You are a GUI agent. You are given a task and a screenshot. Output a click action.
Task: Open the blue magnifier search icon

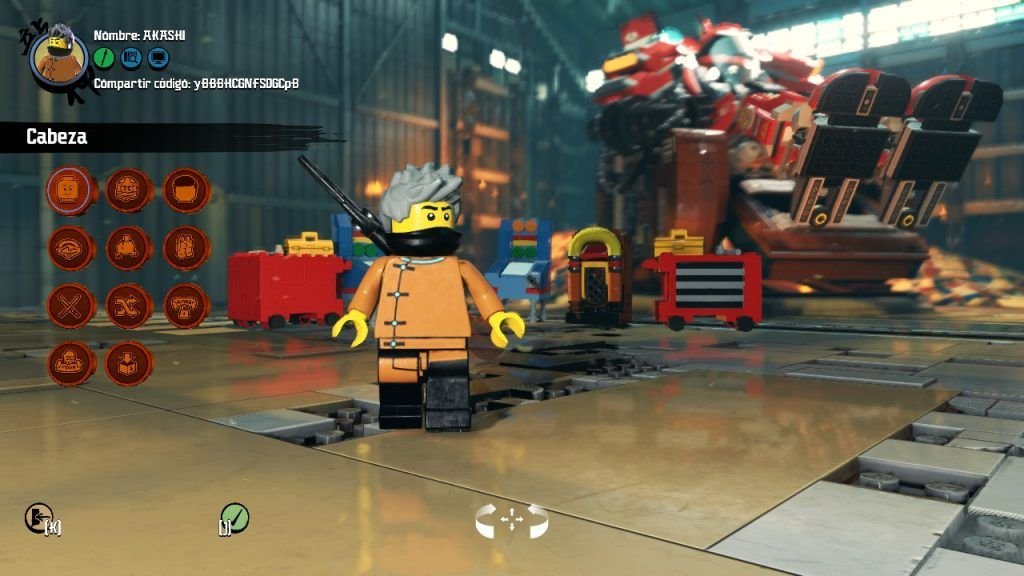click(x=131, y=58)
